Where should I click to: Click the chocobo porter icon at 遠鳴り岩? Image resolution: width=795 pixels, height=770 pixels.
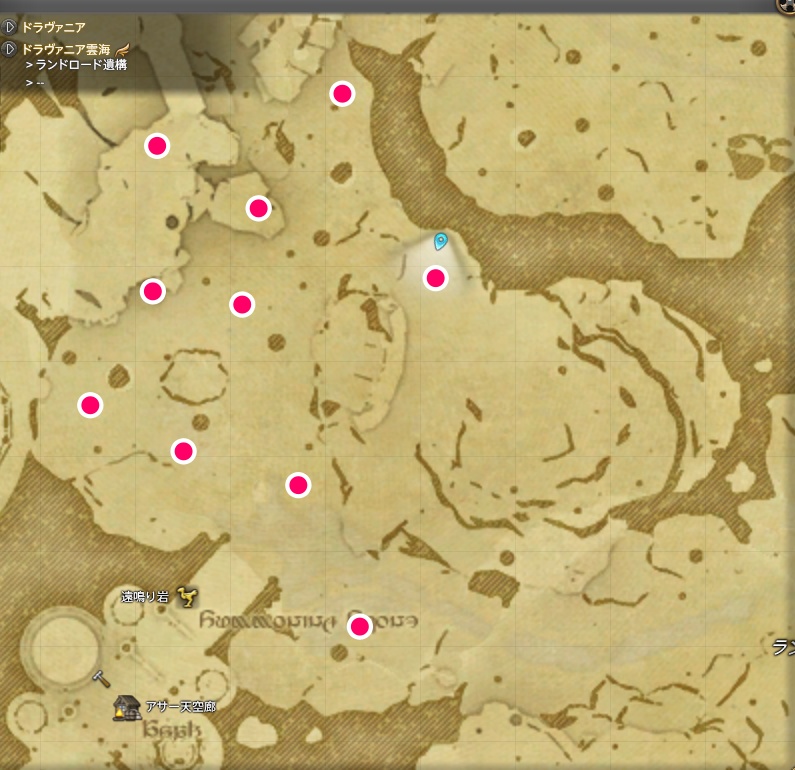click(185, 597)
